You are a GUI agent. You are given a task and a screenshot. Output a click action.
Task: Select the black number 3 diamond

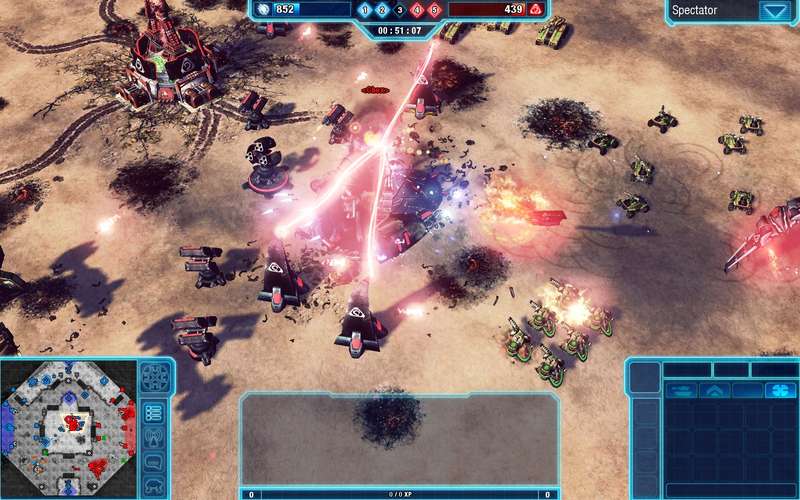(x=400, y=10)
